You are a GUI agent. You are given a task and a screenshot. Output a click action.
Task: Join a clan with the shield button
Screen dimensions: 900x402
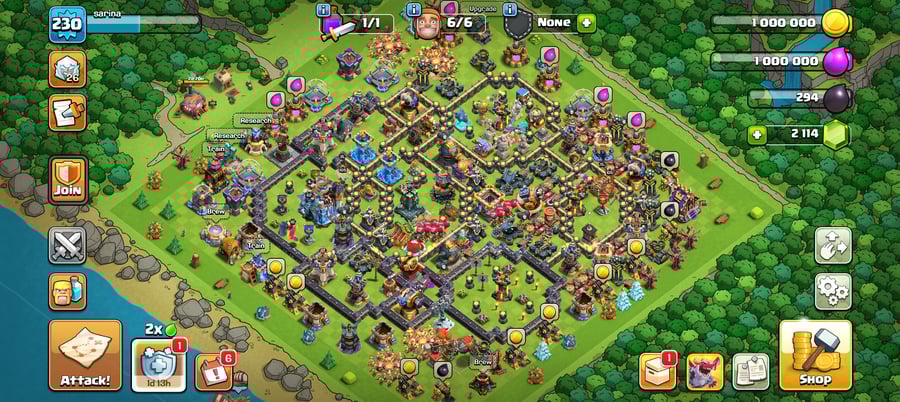68,180
